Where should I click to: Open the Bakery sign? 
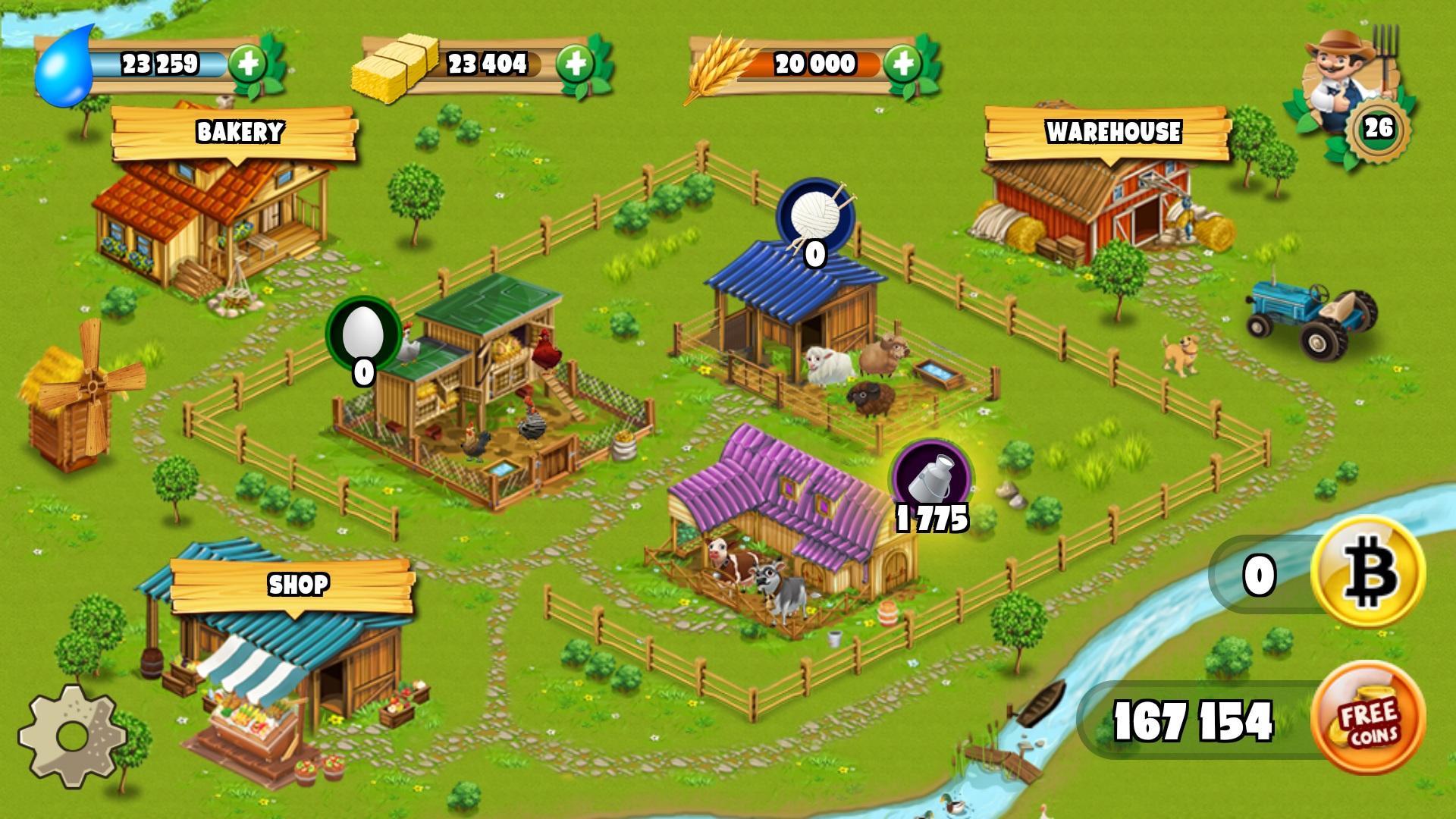[x=237, y=133]
